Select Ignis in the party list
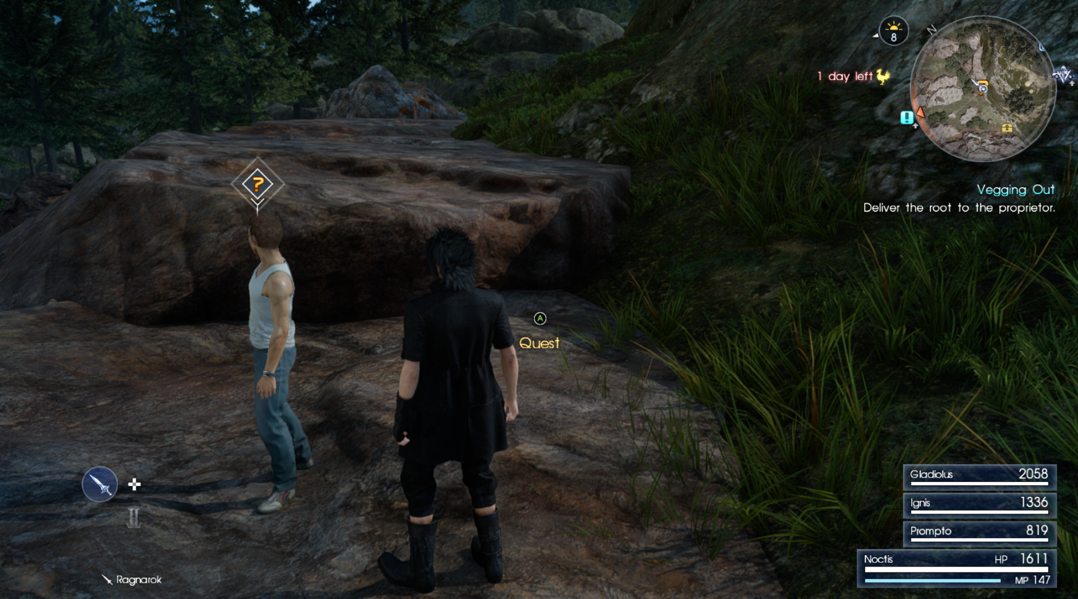The height and width of the screenshot is (599, 1078). click(x=978, y=504)
